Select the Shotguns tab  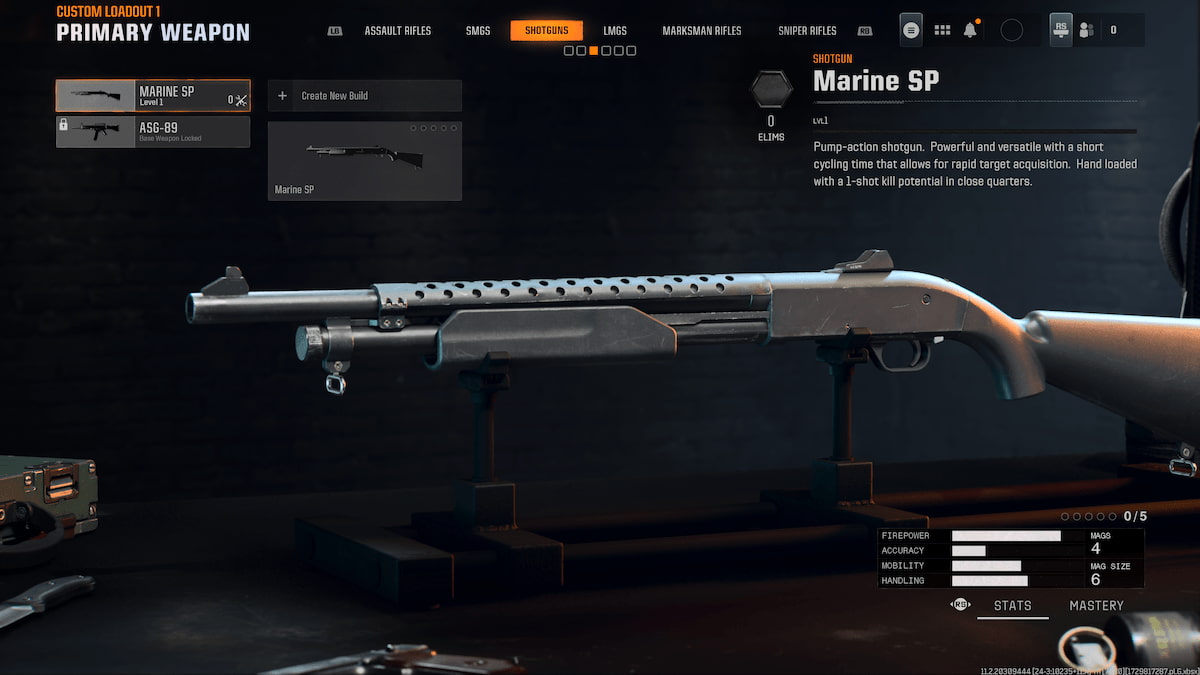tap(546, 31)
